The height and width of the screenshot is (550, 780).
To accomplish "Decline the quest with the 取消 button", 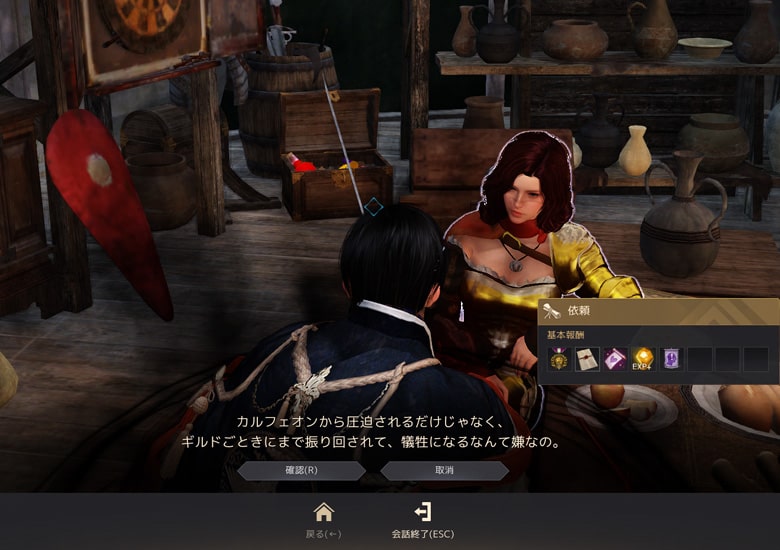I will (444, 470).
